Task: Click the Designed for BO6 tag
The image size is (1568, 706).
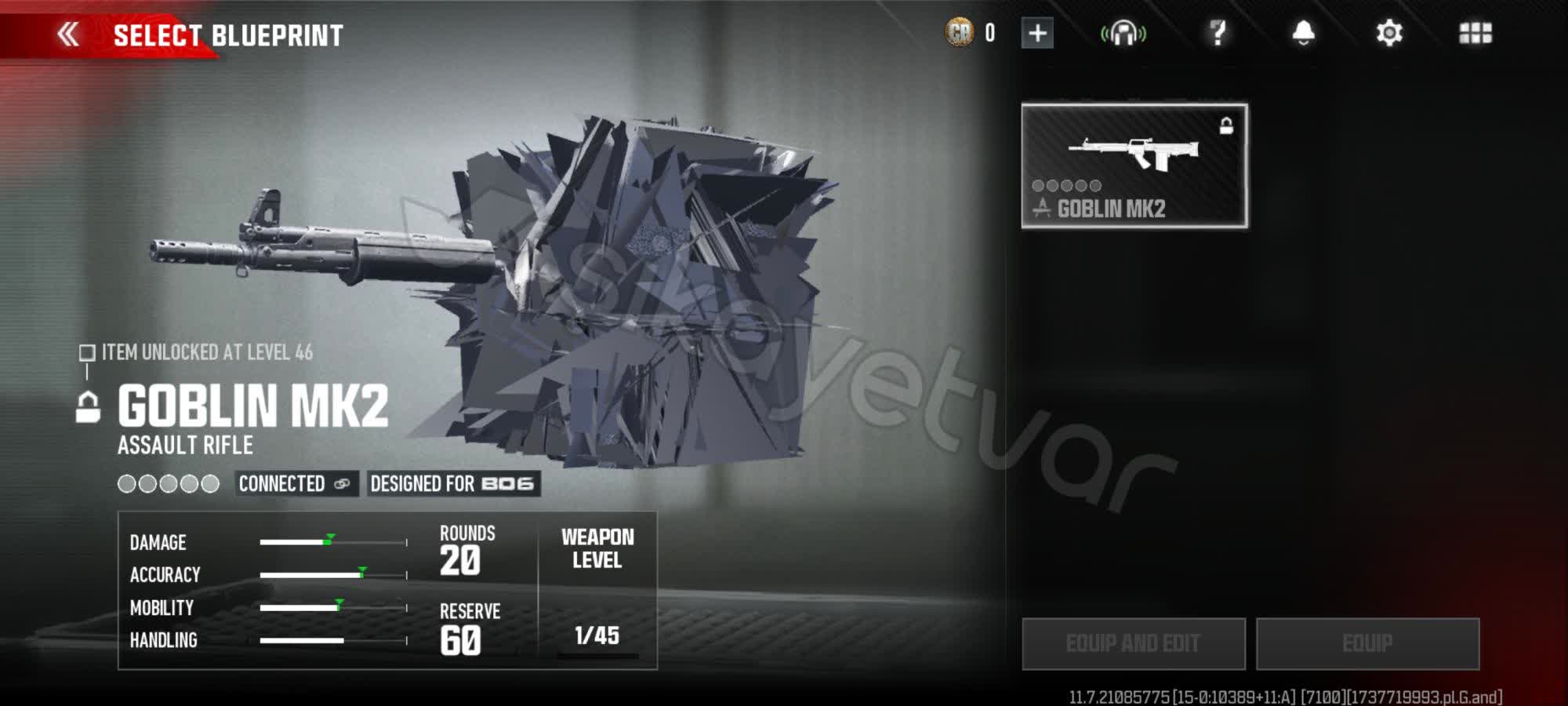Action: 453,484
